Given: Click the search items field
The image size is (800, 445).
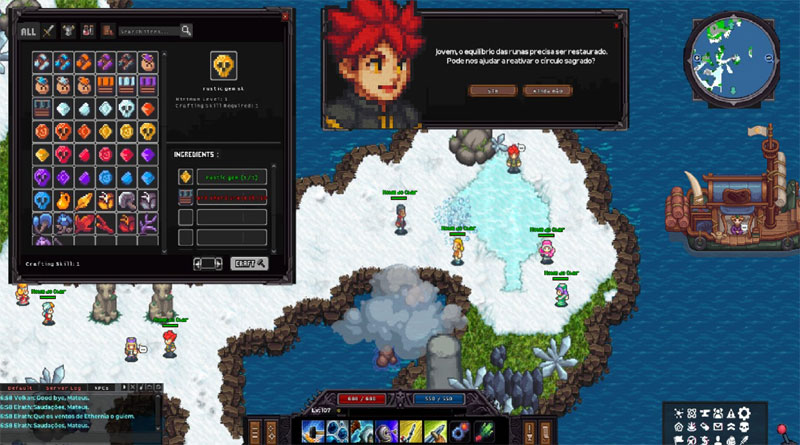Looking at the screenshot, I should [147, 31].
